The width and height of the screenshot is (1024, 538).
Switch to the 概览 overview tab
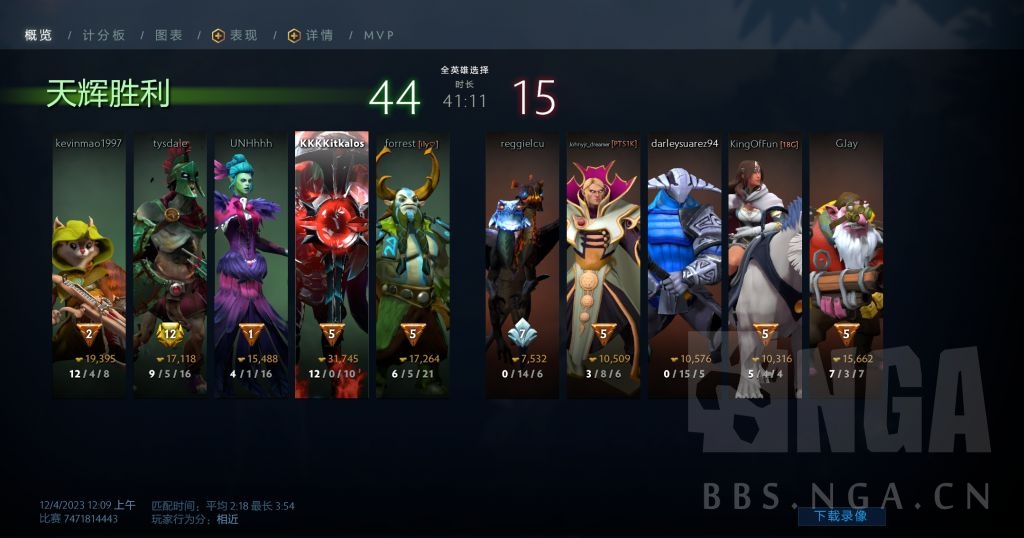[x=38, y=35]
